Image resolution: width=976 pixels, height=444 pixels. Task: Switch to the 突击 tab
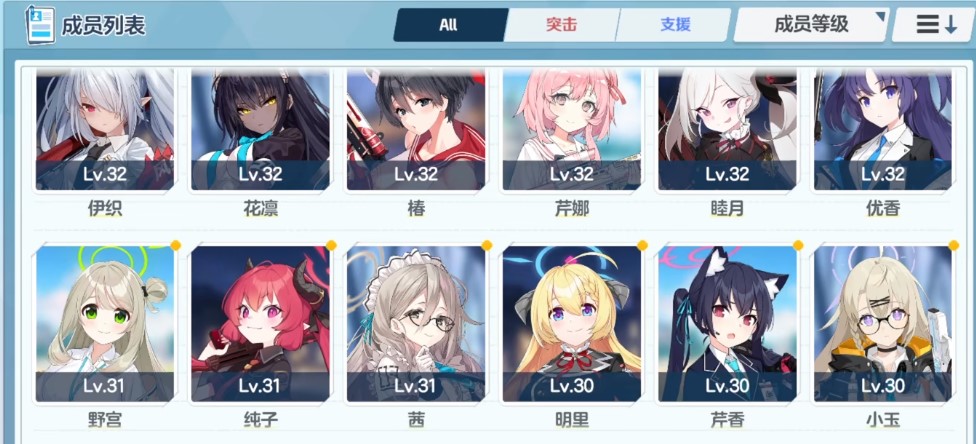[561, 25]
